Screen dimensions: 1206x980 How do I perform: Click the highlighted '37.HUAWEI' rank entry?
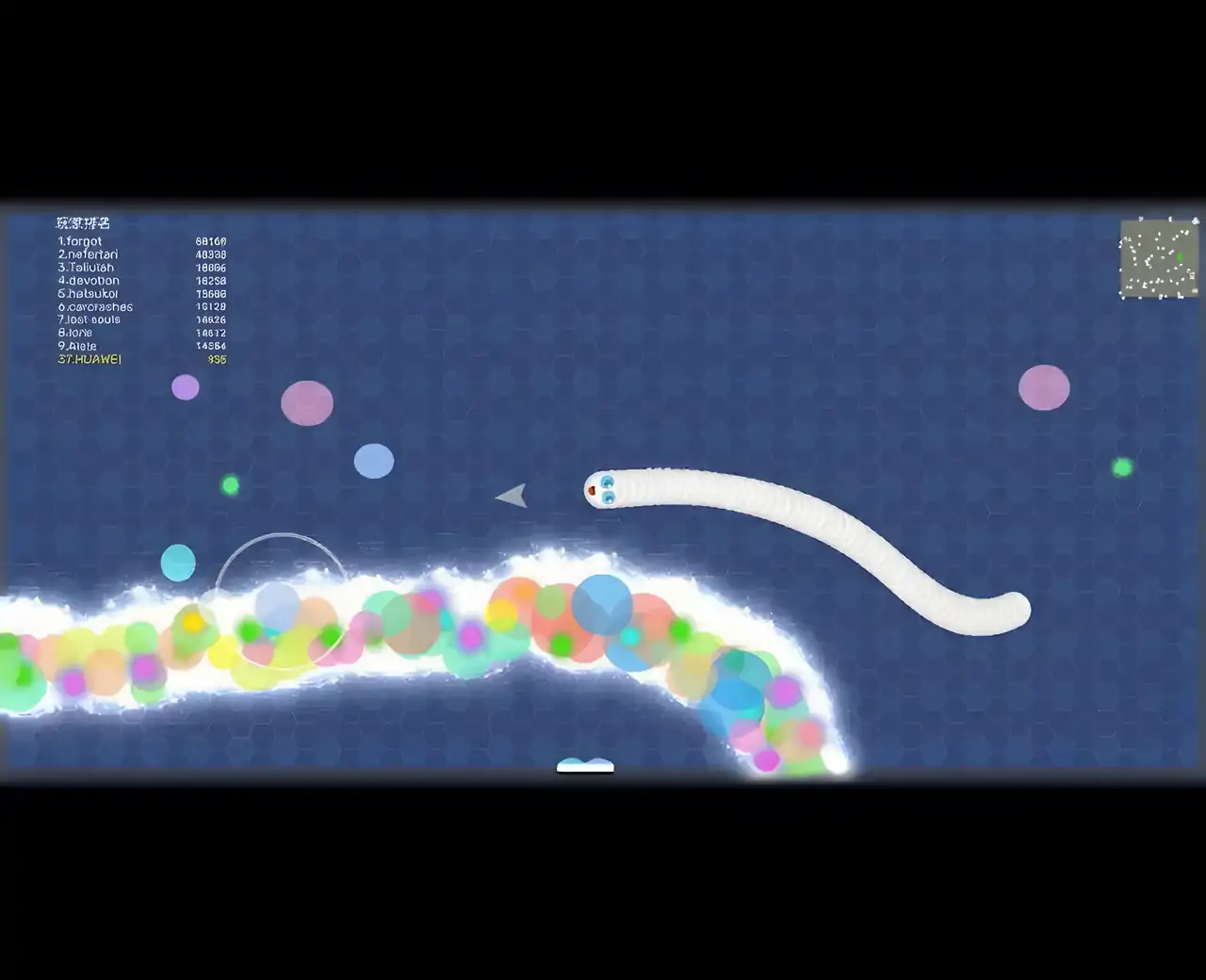pos(90,359)
